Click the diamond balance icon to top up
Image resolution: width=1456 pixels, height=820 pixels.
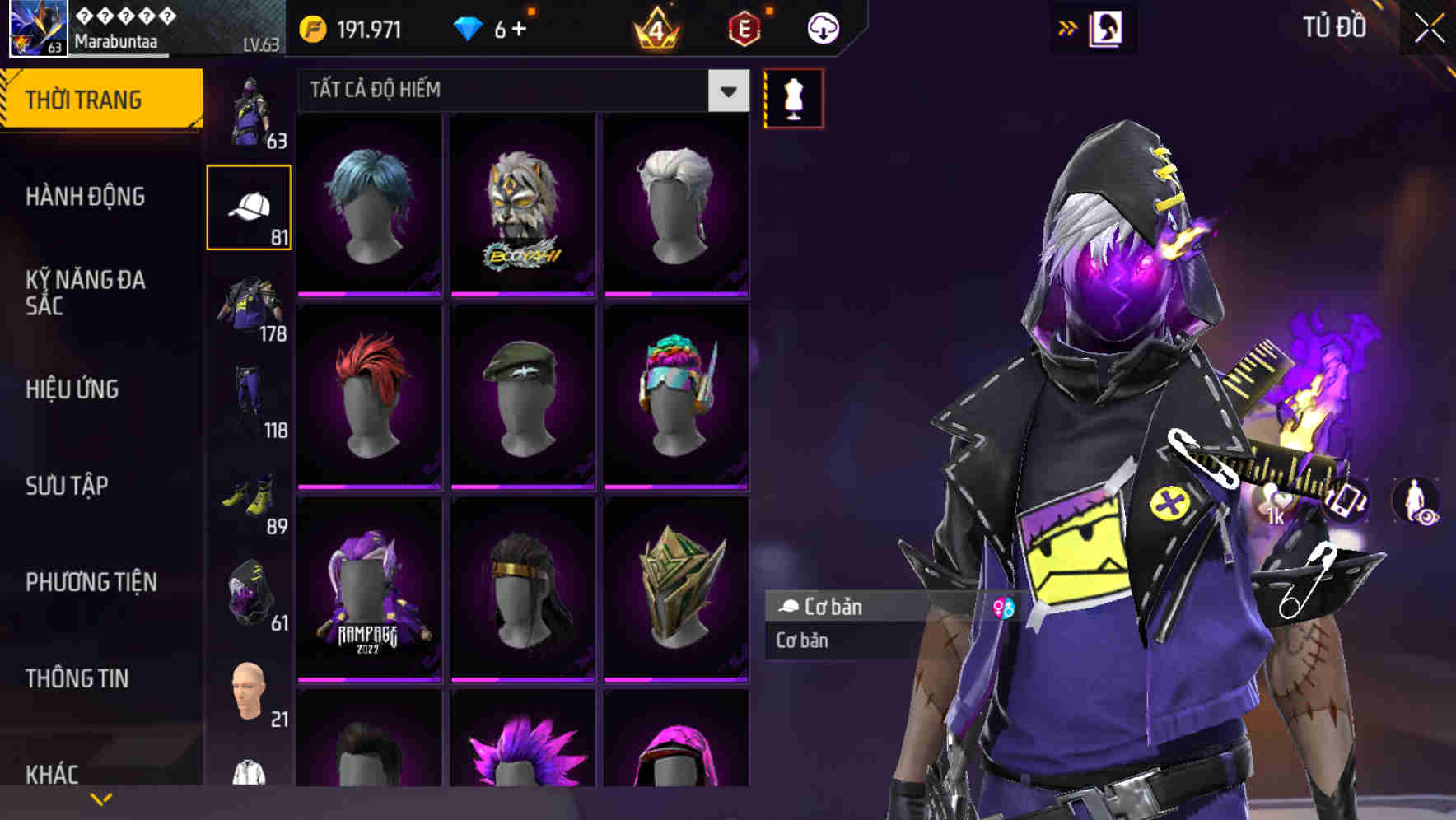point(470,27)
